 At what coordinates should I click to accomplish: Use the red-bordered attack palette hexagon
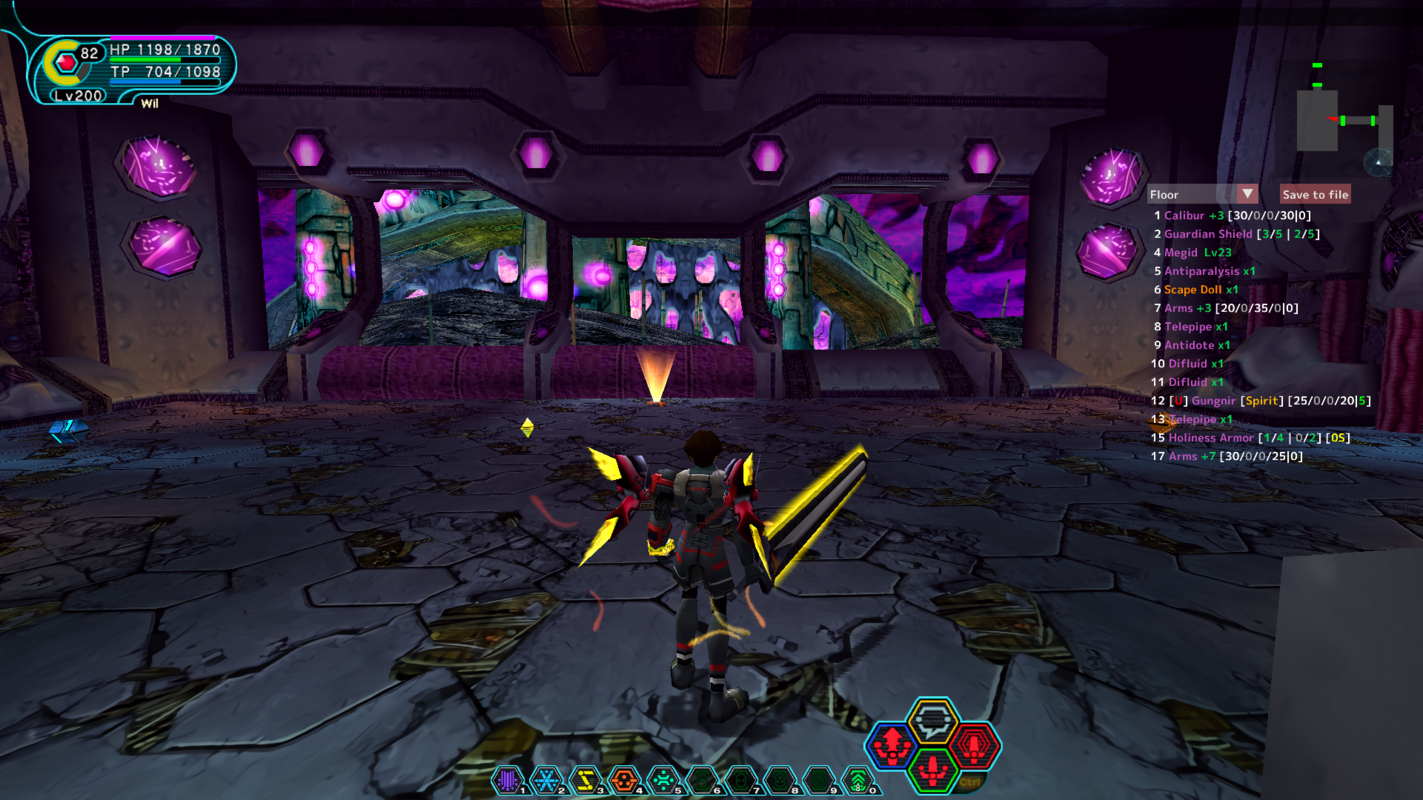[973, 746]
